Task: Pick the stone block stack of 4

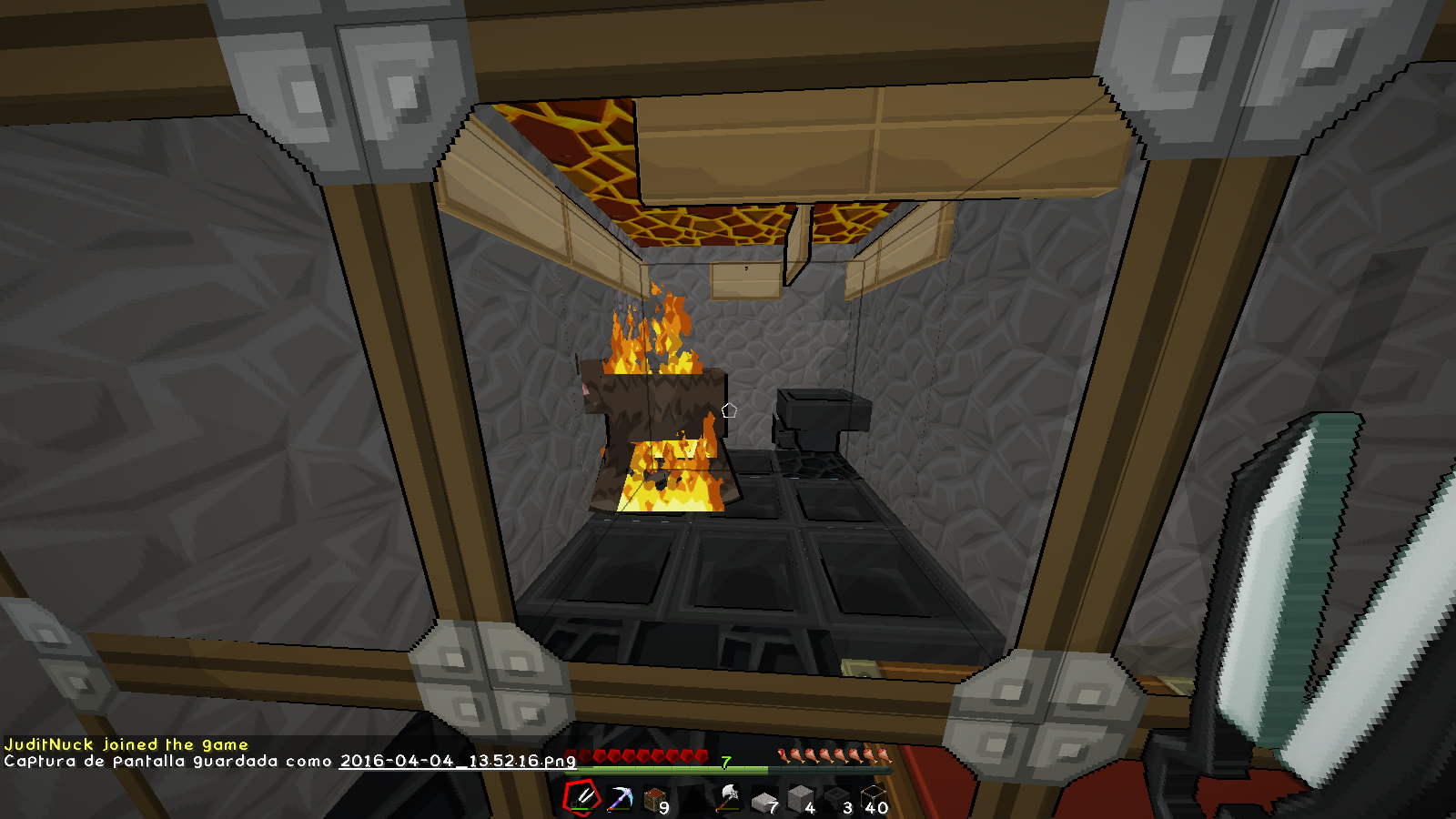Action: 802,800
